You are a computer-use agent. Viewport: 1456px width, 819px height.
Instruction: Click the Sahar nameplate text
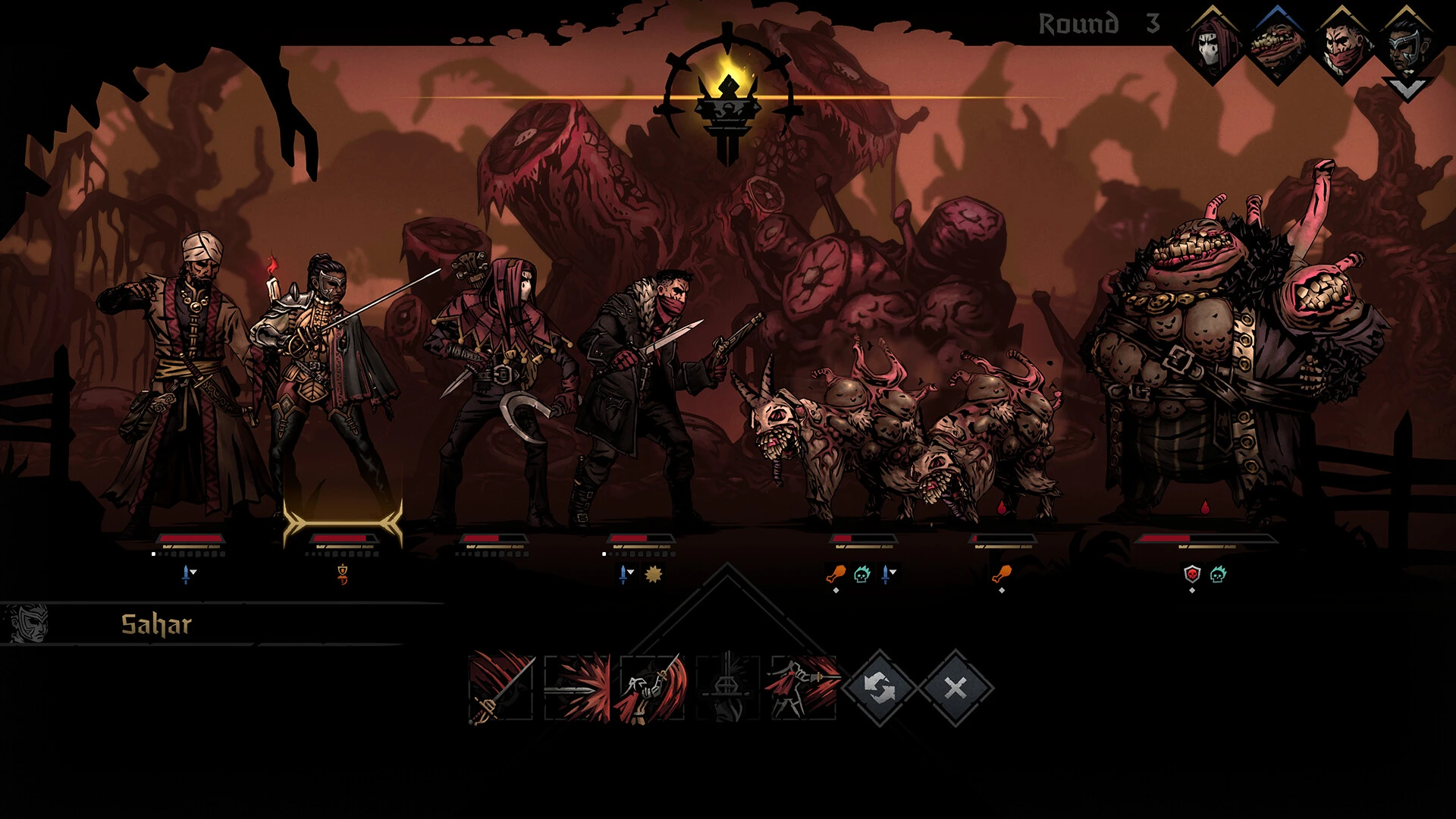tap(155, 624)
